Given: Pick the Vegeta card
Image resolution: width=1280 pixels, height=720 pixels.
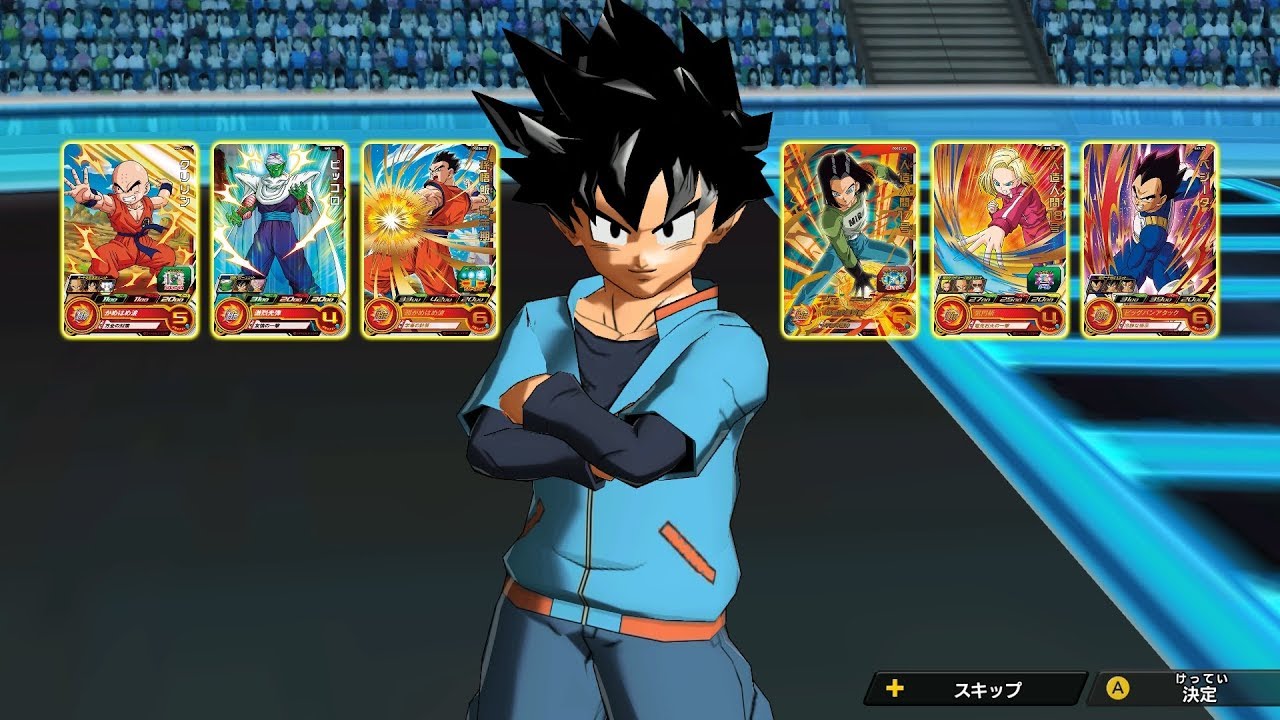Looking at the screenshot, I should (x=1150, y=240).
